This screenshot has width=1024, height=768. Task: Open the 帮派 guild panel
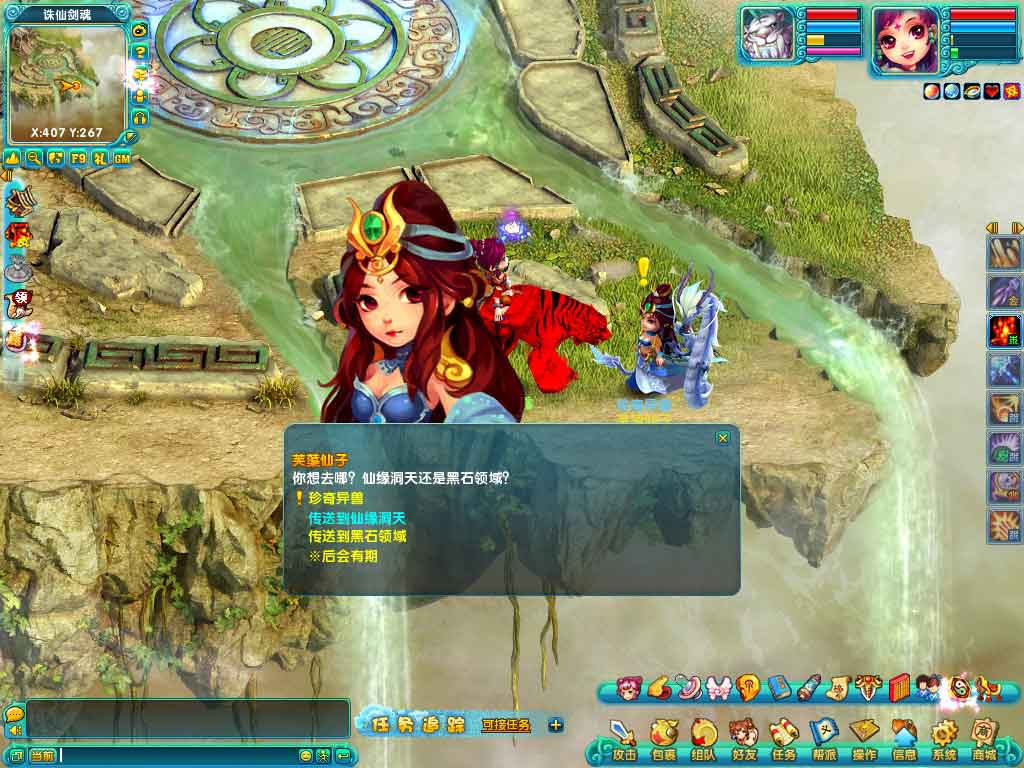[x=823, y=738]
